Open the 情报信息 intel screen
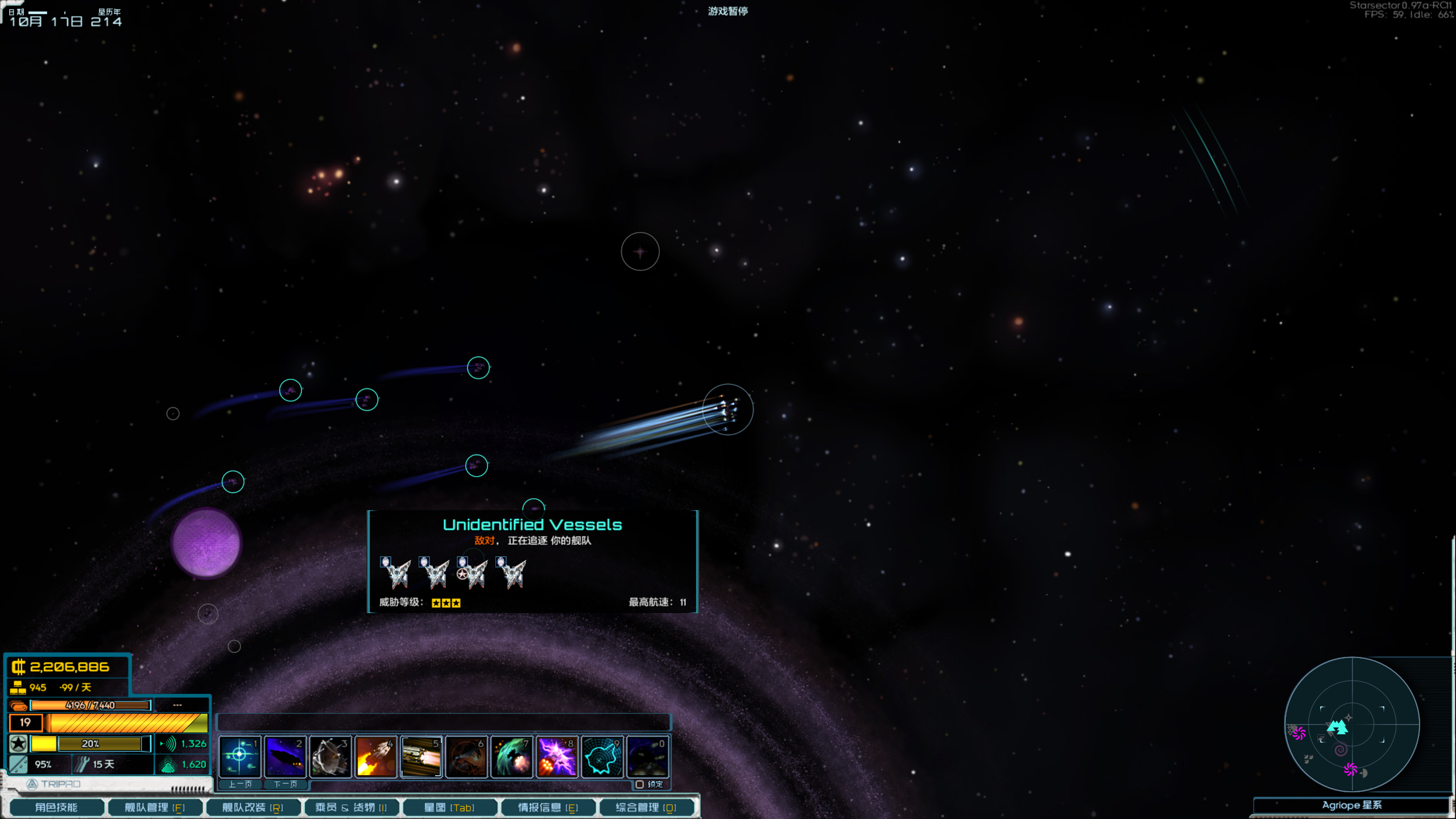Viewport: 1456px width, 819px height. pyautogui.click(x=548, y=807)
